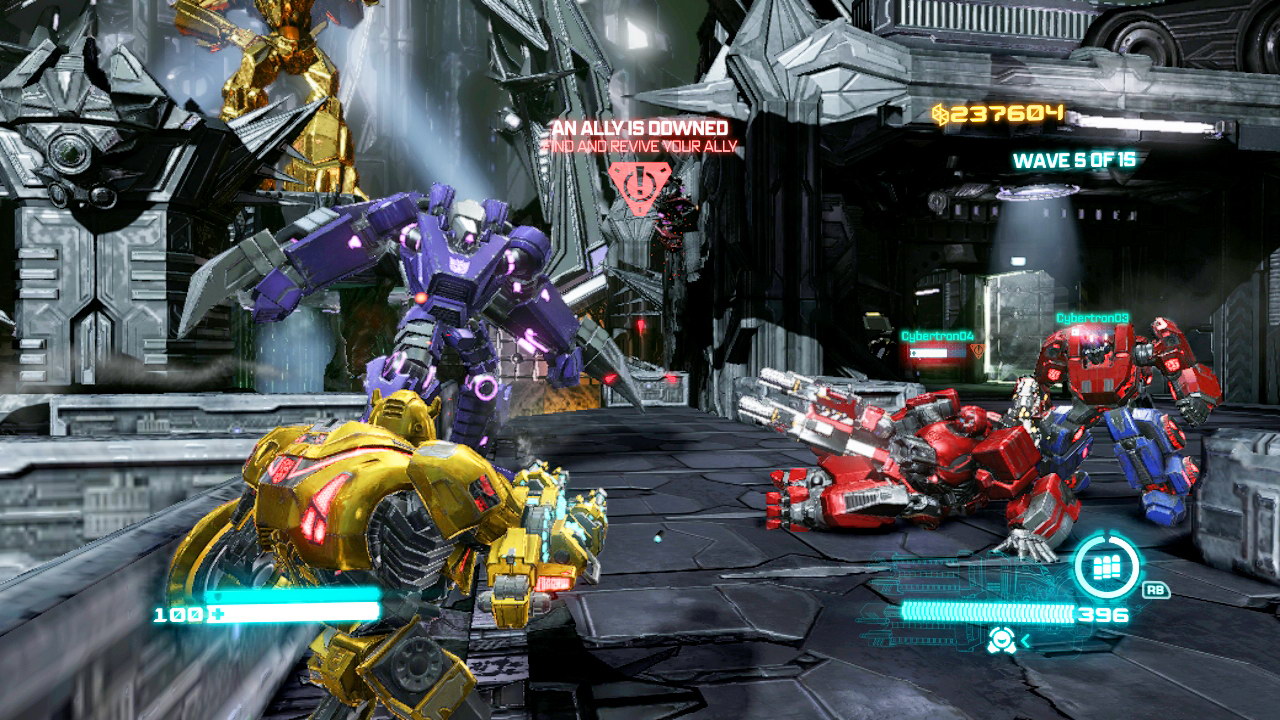Select the Cybertron04 player nameplate
Viewport: 1280px width, 720px height.
[937, 336]
